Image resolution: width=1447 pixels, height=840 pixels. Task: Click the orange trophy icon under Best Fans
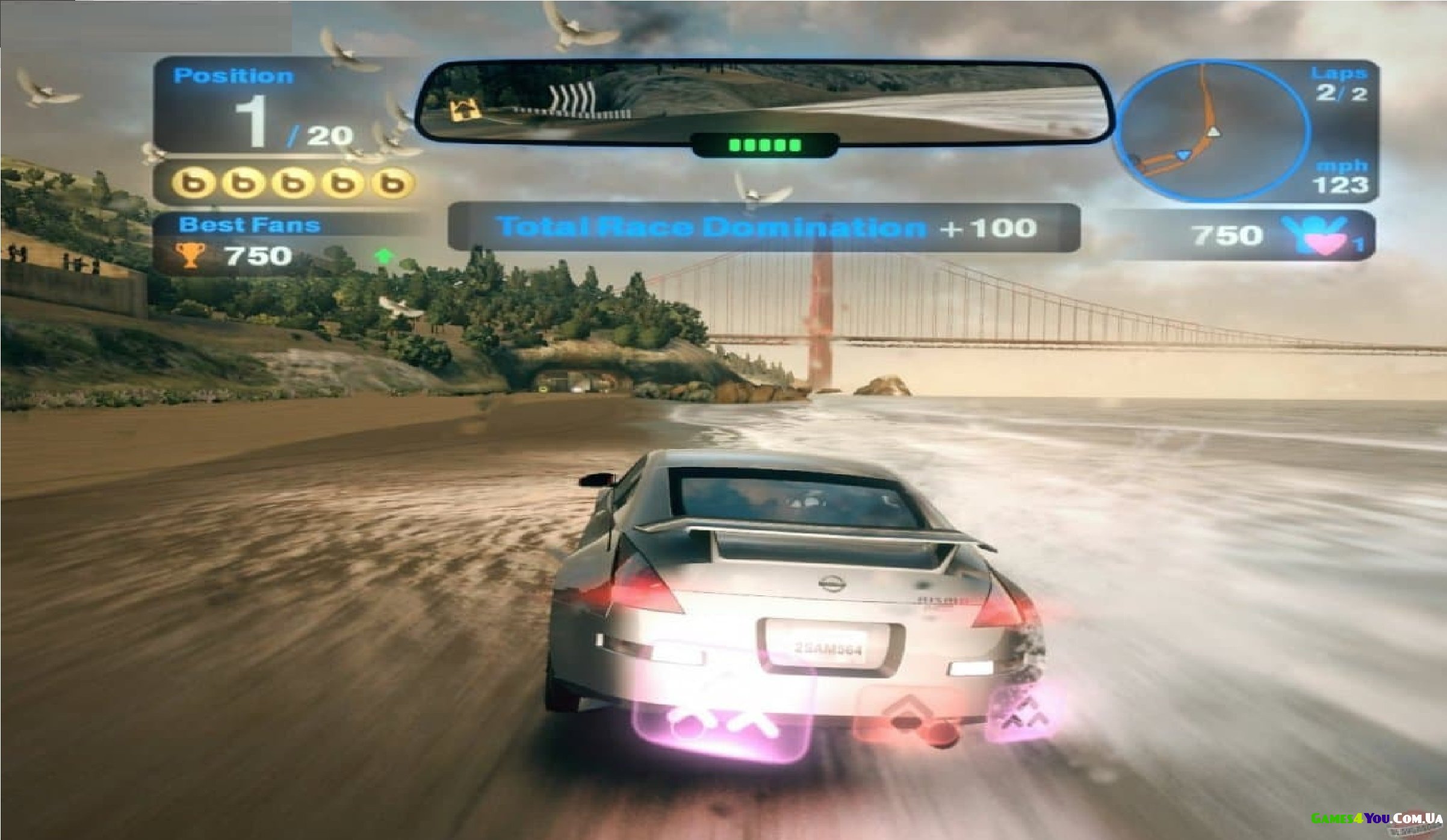point(190,256)
